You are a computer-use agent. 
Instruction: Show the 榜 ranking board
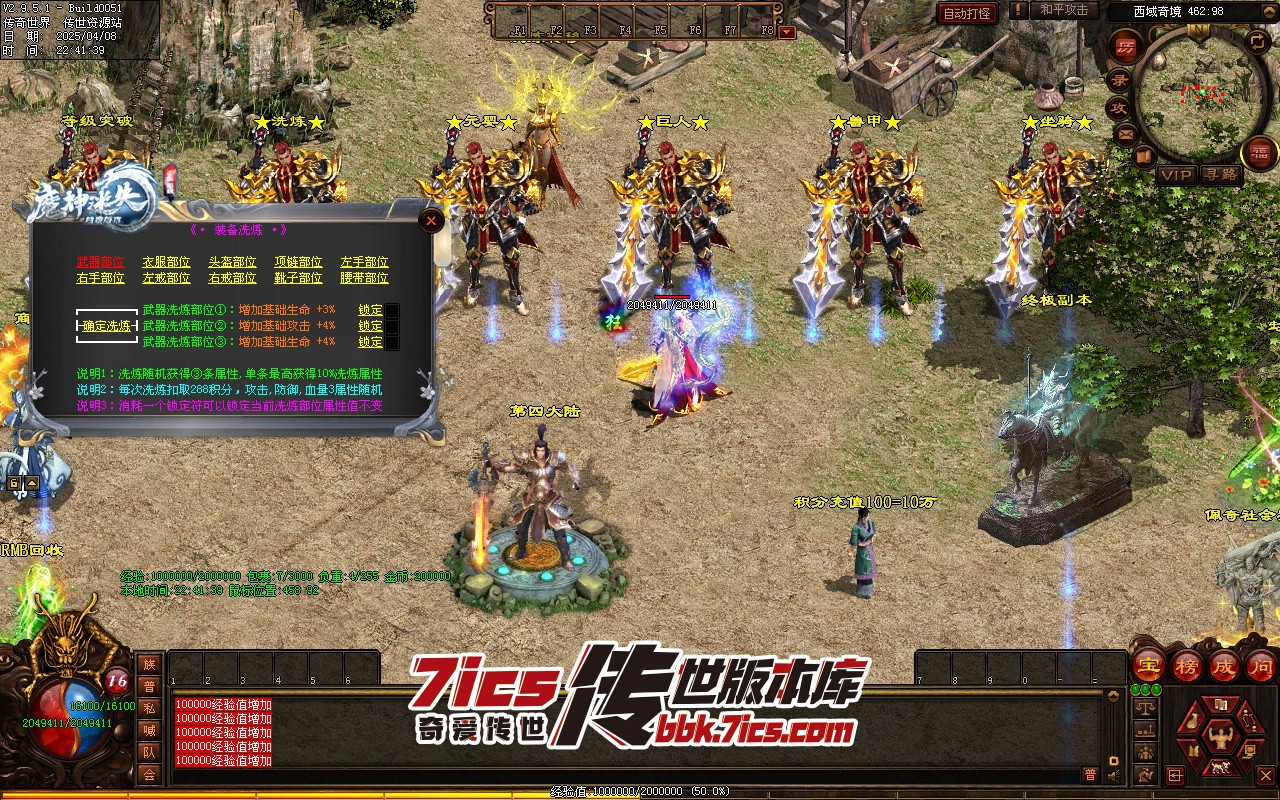tap(1186, 665)
